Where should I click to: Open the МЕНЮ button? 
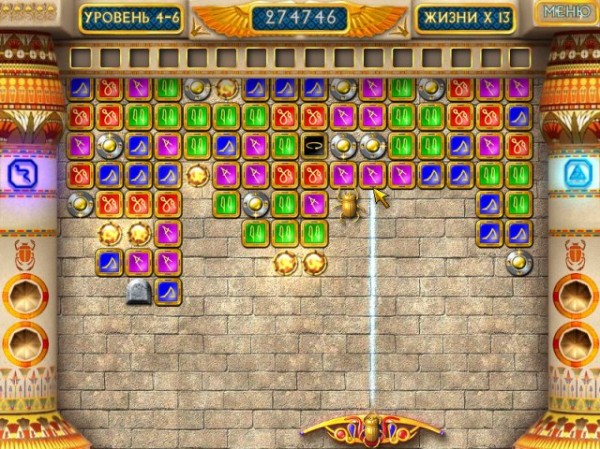[565, 12]
